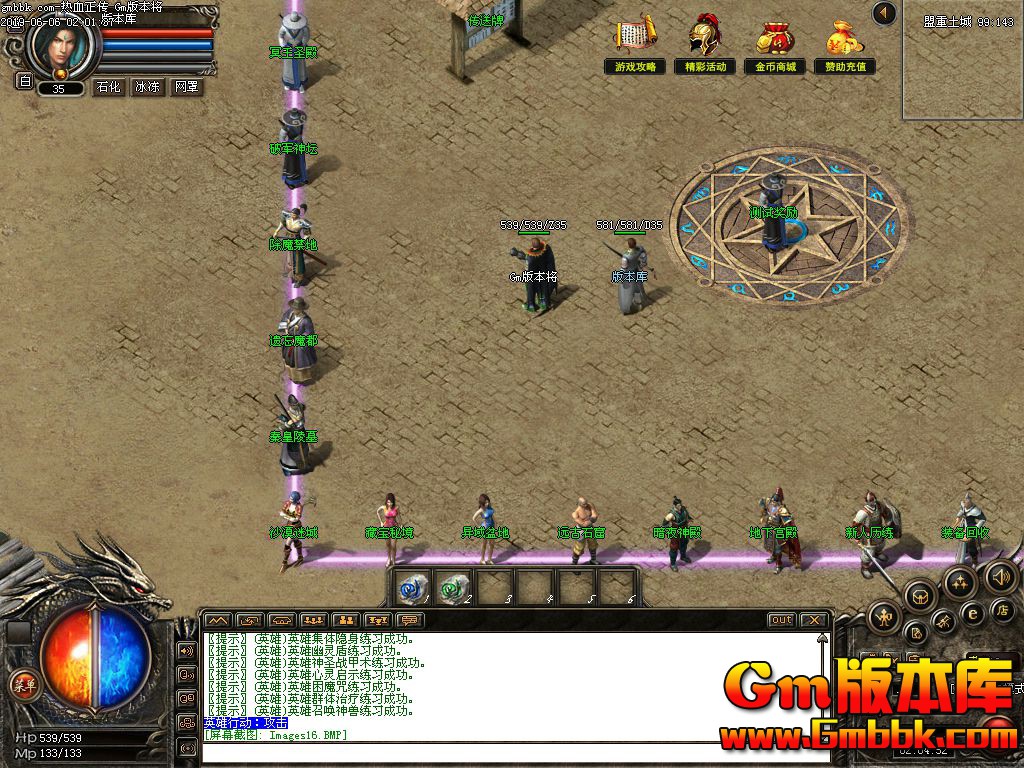
Task: Use the green swirl stone in slot 2
Action: pos(453,585)
